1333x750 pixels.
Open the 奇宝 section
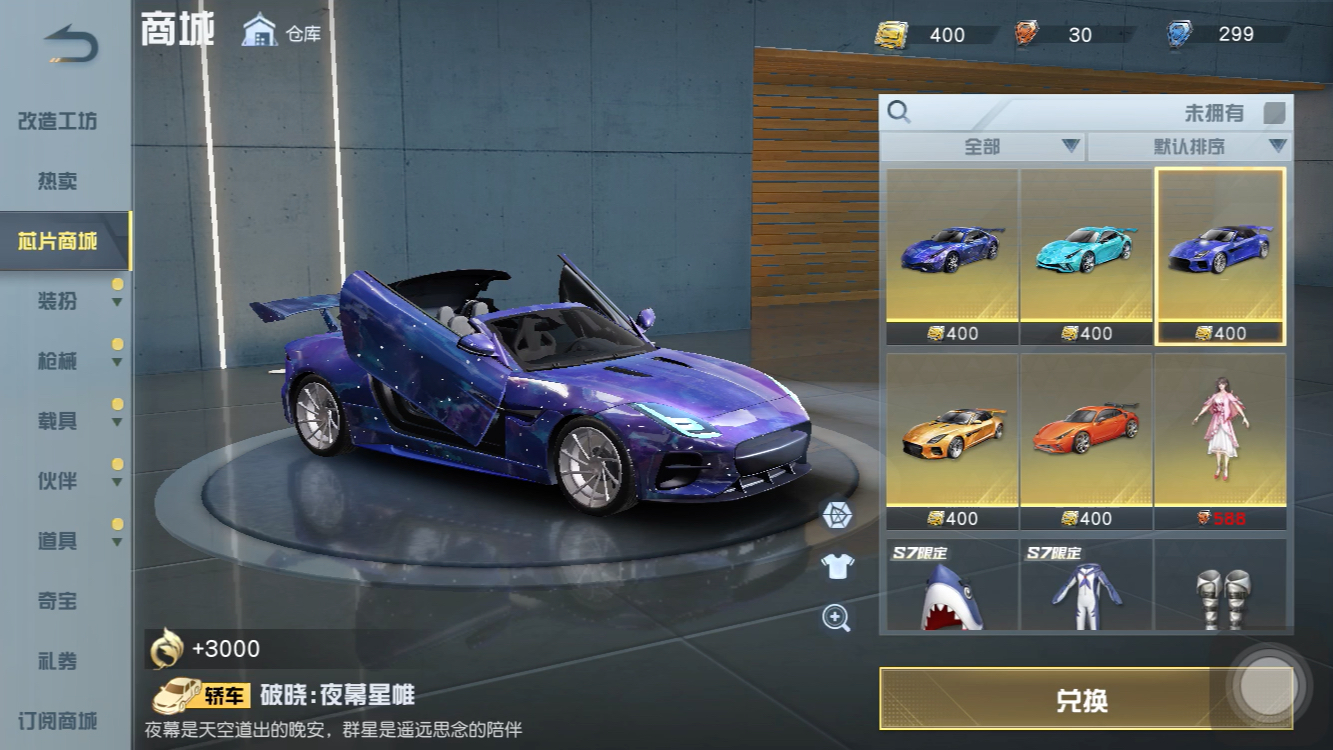[58, 601]
